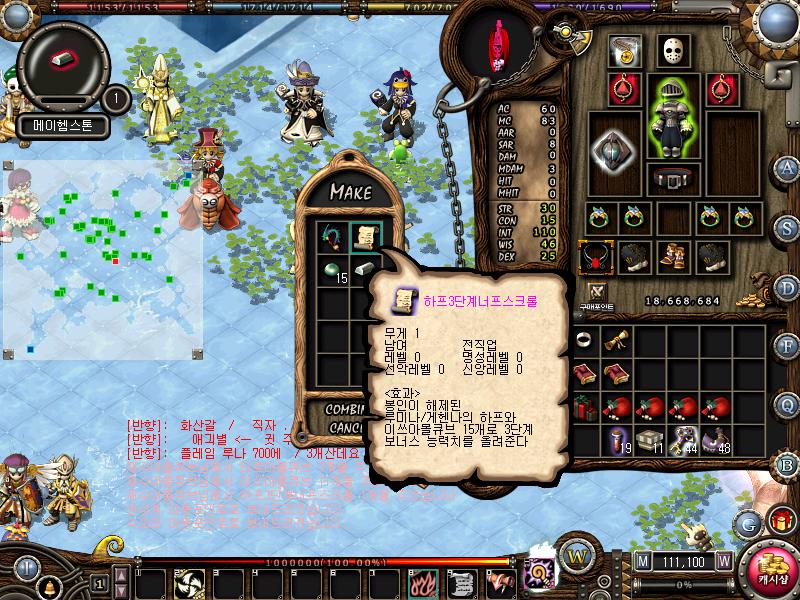The height and width of the screenshot is (600, 800).
Task: Select the silver ring in the inventory
Action: [x=583, y=341]
